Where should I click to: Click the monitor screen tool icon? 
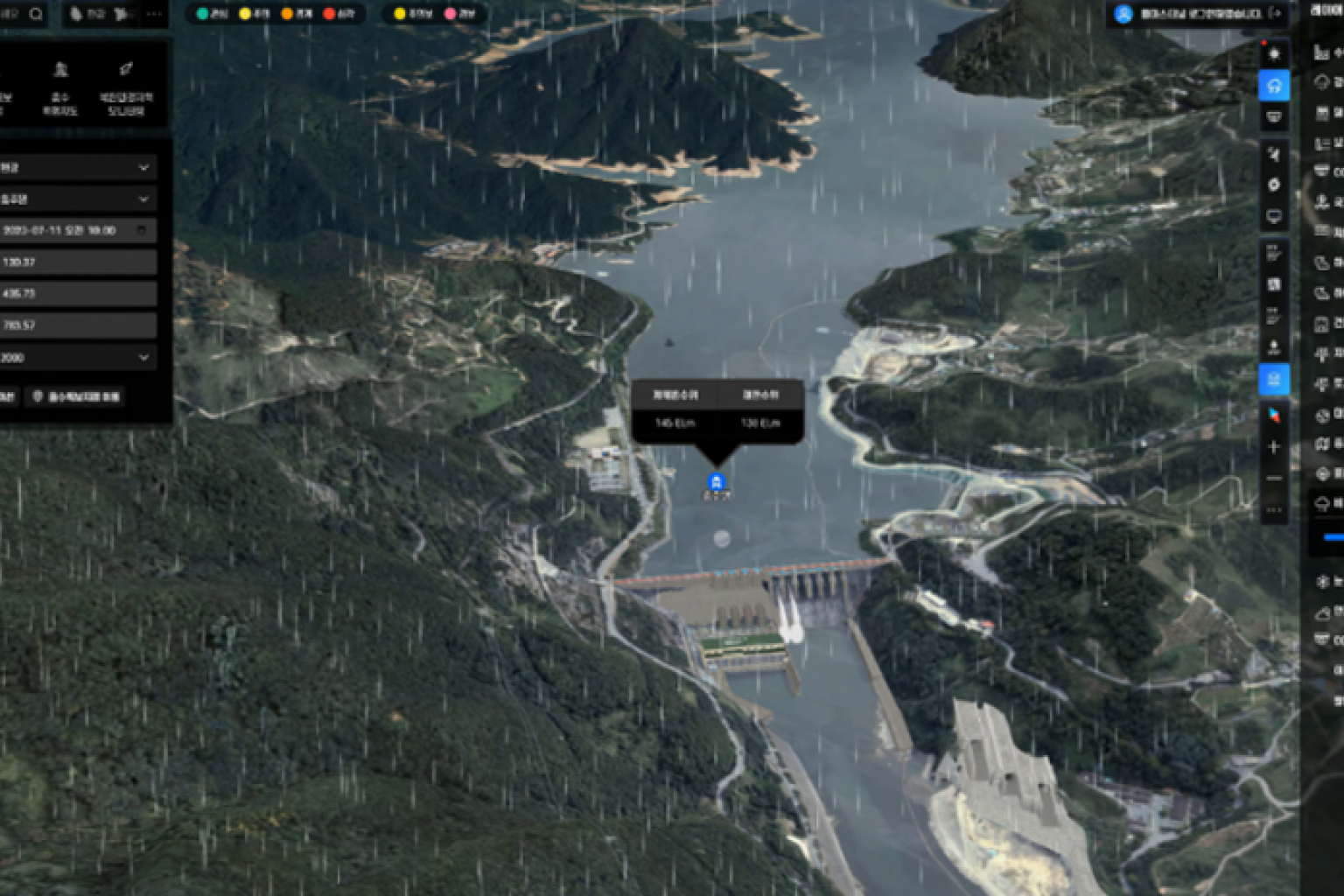1274,216
